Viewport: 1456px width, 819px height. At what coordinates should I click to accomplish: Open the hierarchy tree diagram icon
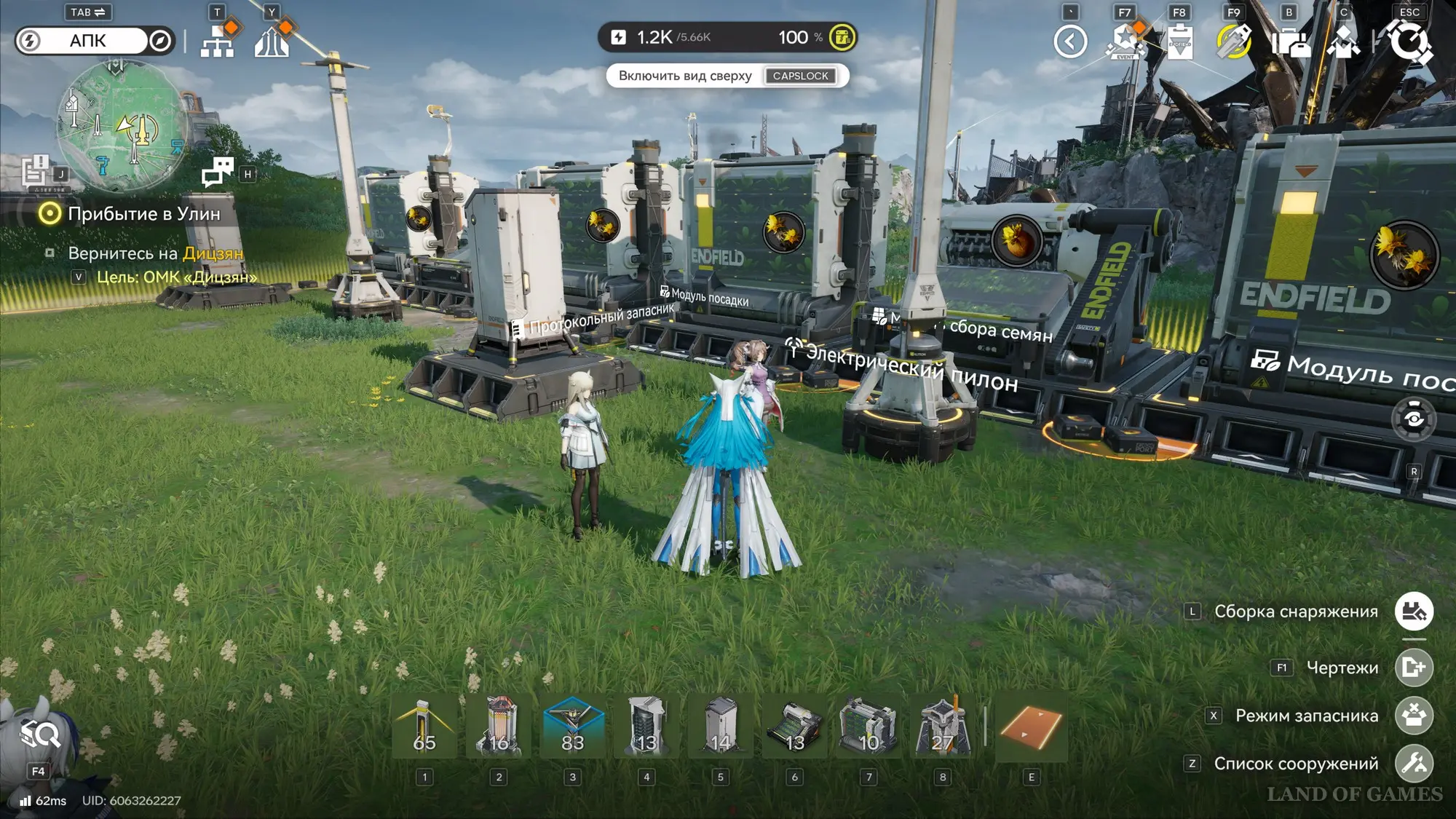(217, 41)
